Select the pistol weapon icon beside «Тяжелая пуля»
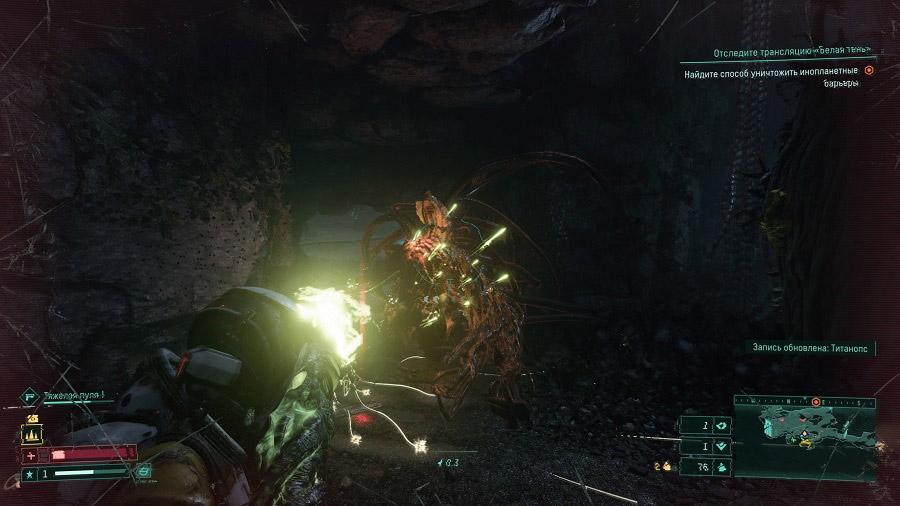The image size is (900, 506). (x=29, y=395)
